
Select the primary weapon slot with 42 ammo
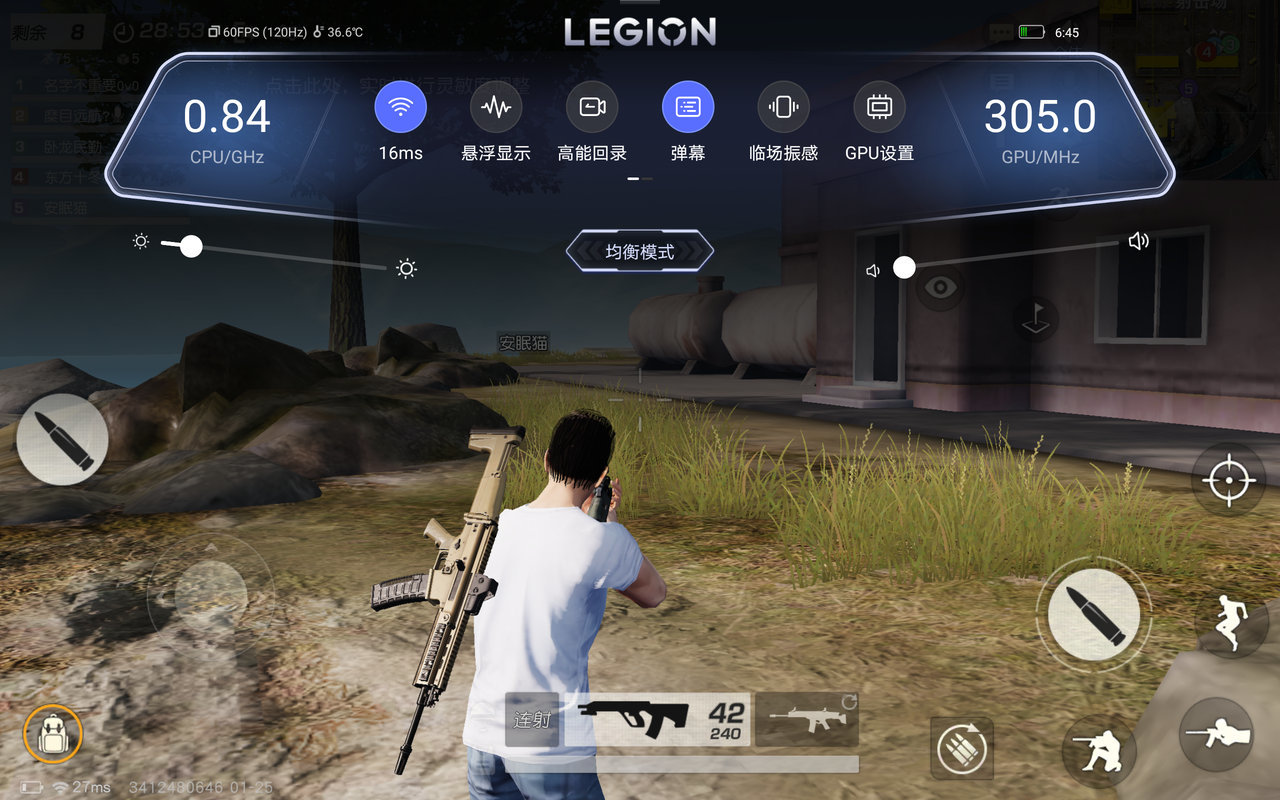[658, 719]
